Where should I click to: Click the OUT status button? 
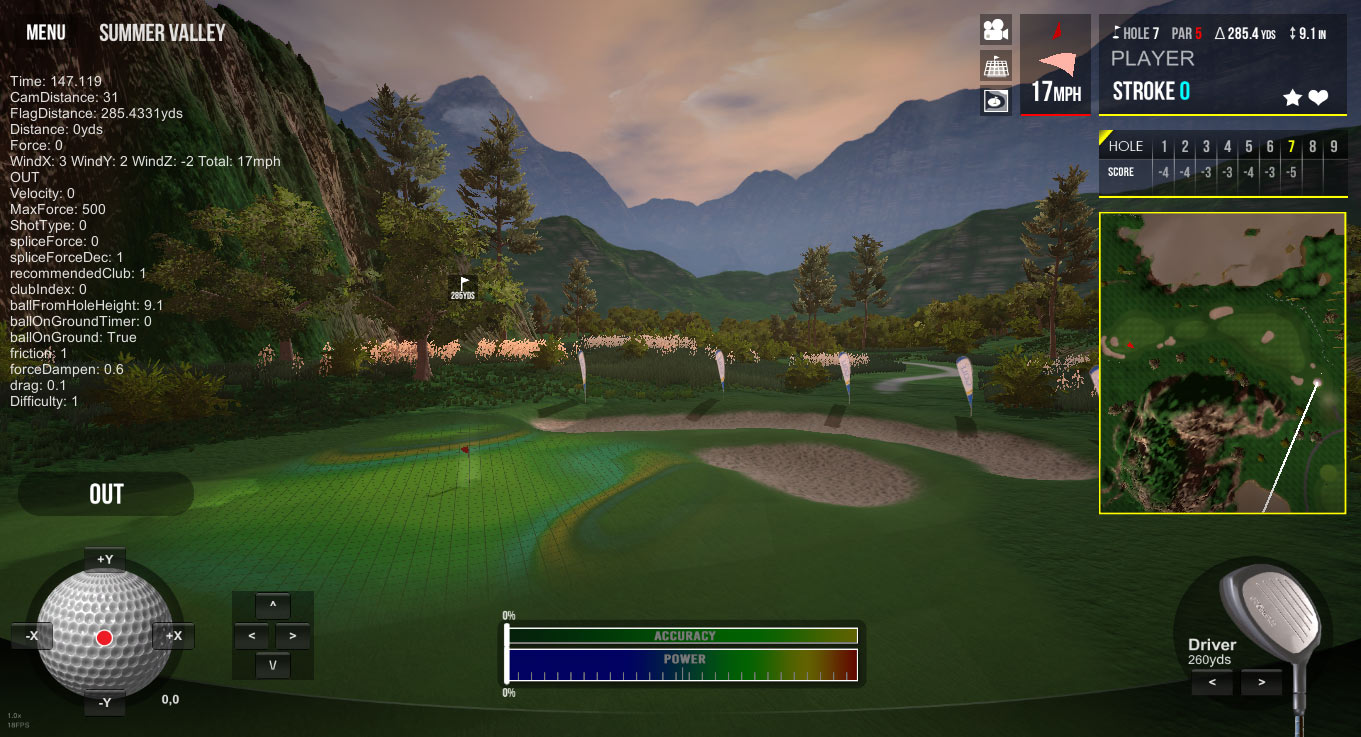tap(106, 494)
